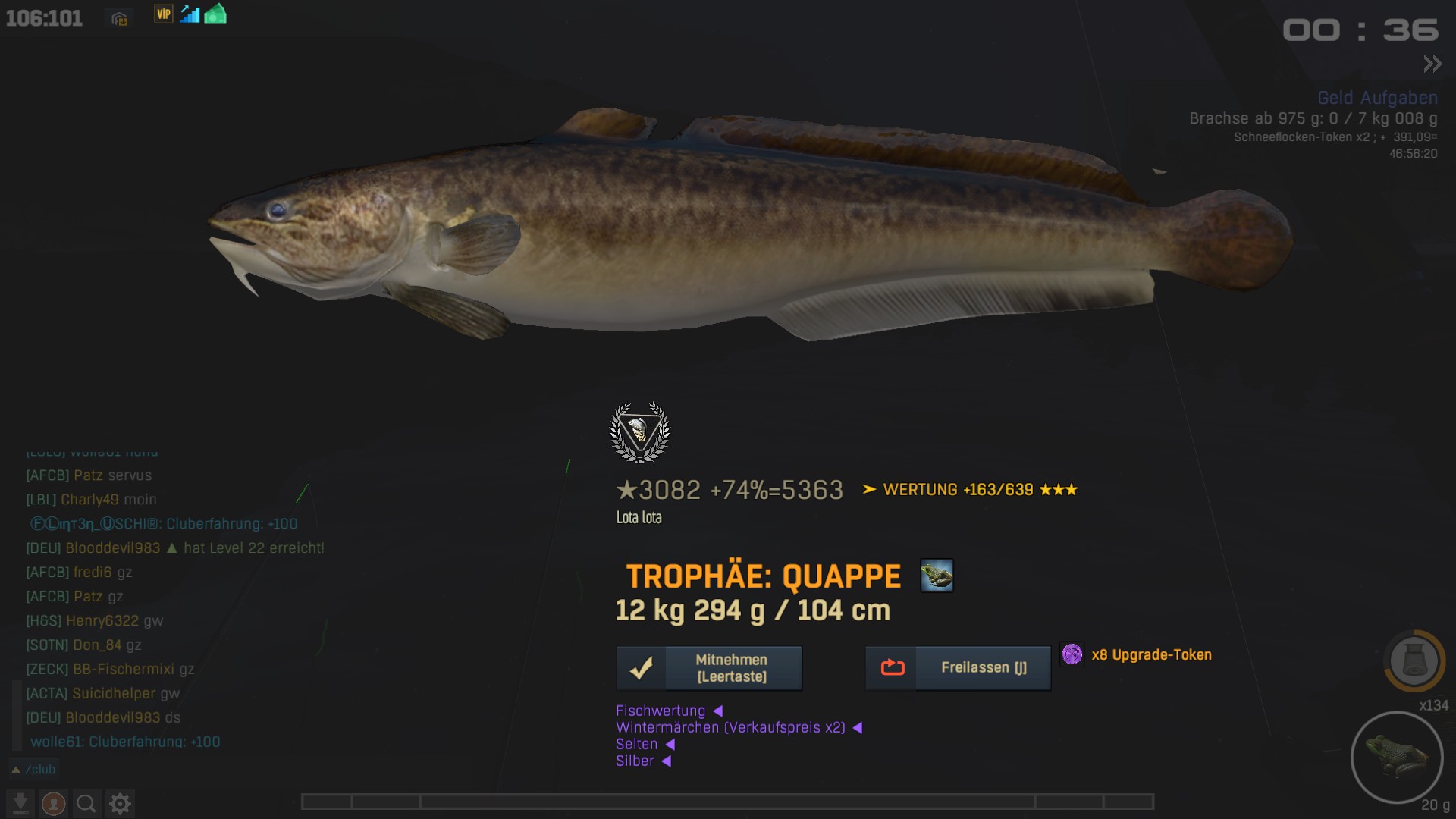
Task: Expand the double-arrow panel at top right
Action: (1432, 64)
